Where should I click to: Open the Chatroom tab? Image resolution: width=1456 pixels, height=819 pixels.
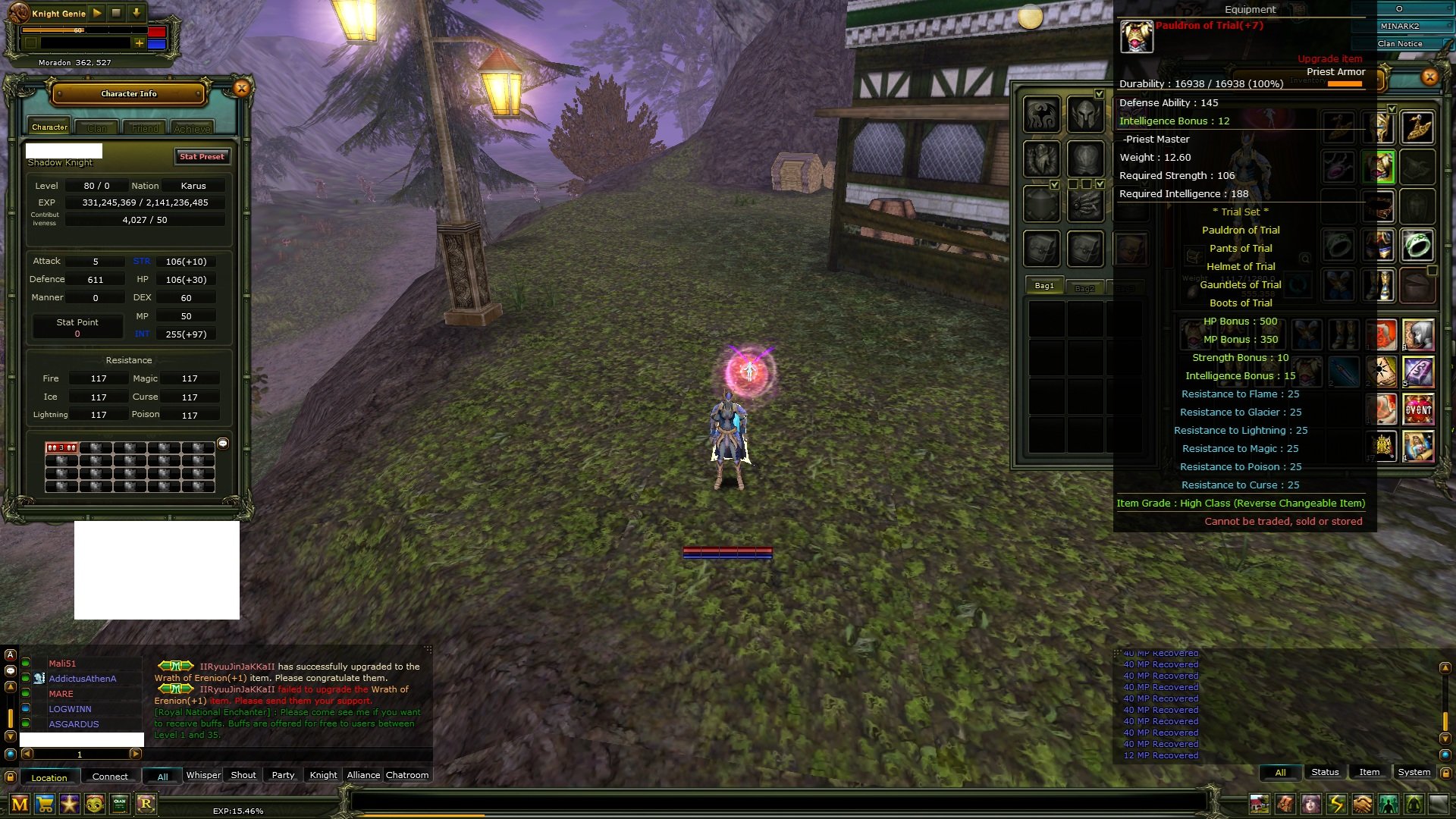coord(407,775)
